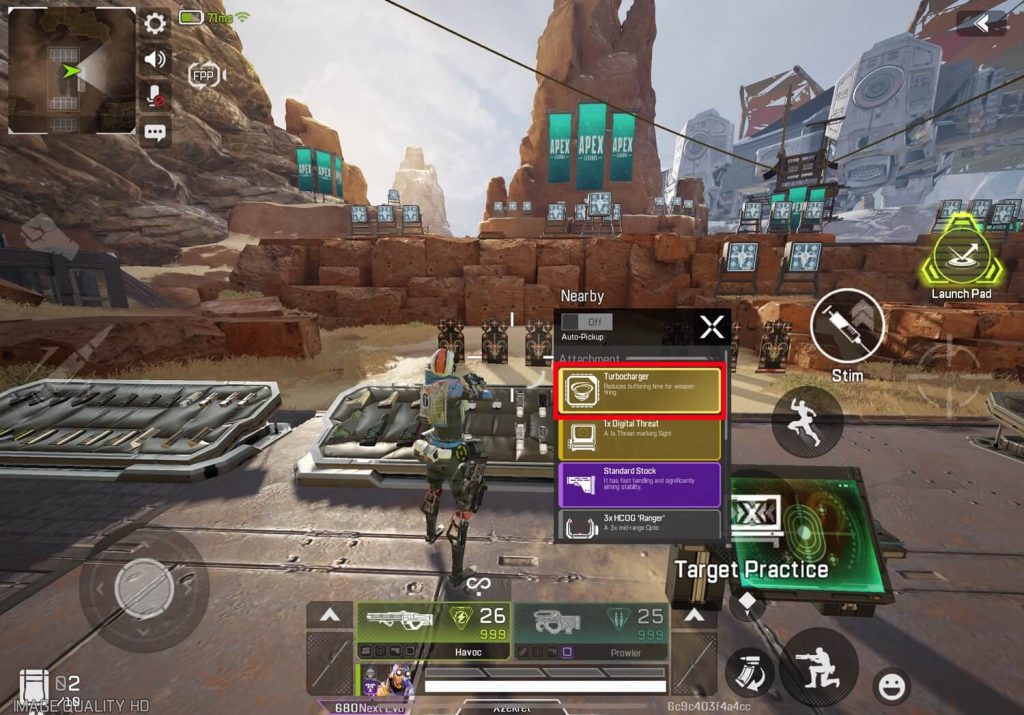Switch to the Havoc weapon slot
1024x715 pixels.
point(433,630)
